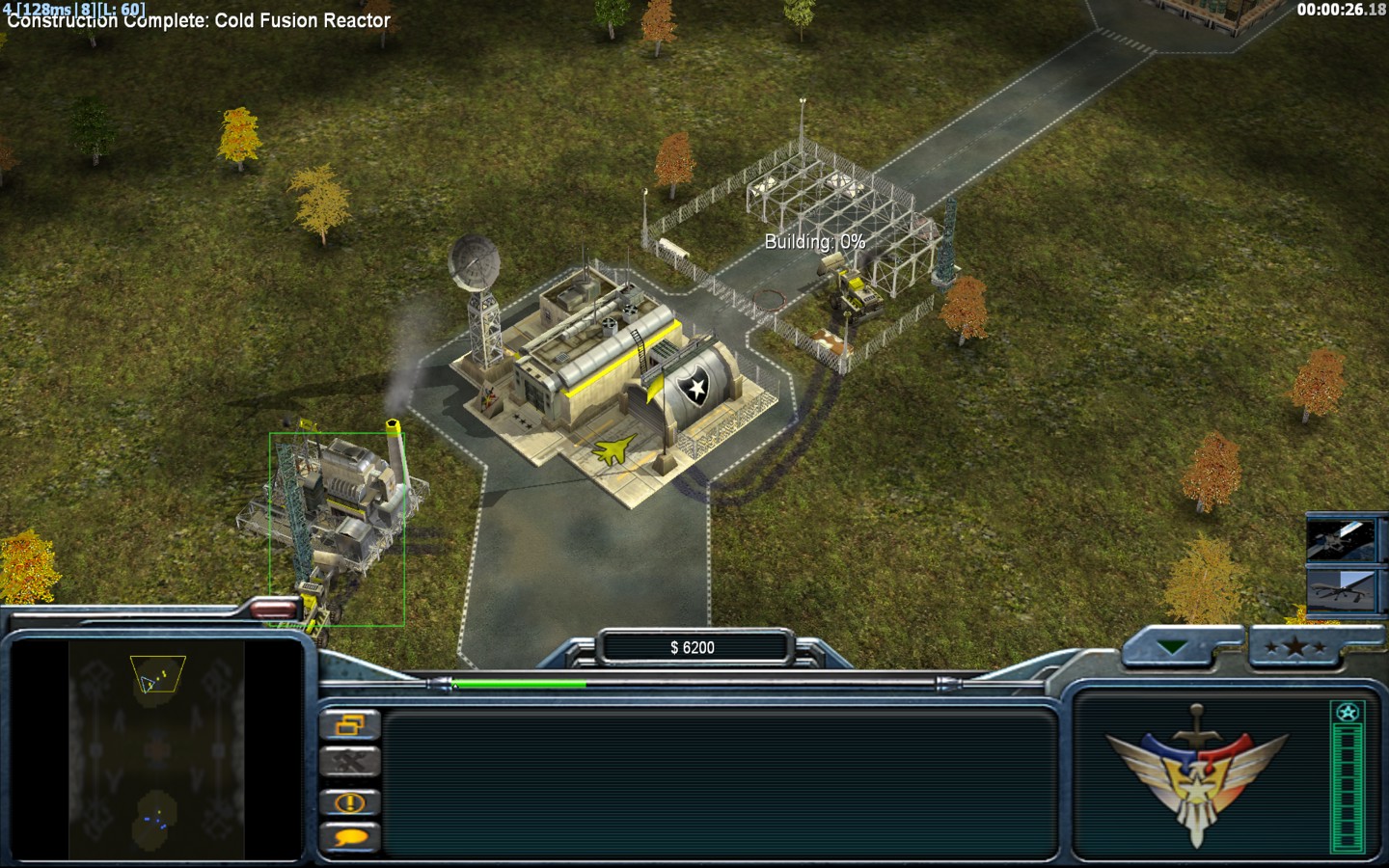Click the radar minimap

point(156,748)
